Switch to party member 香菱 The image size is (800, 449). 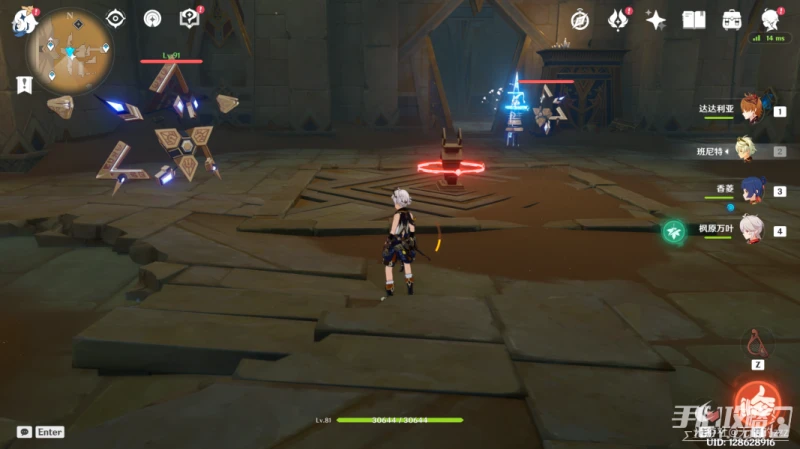(751, 190)
